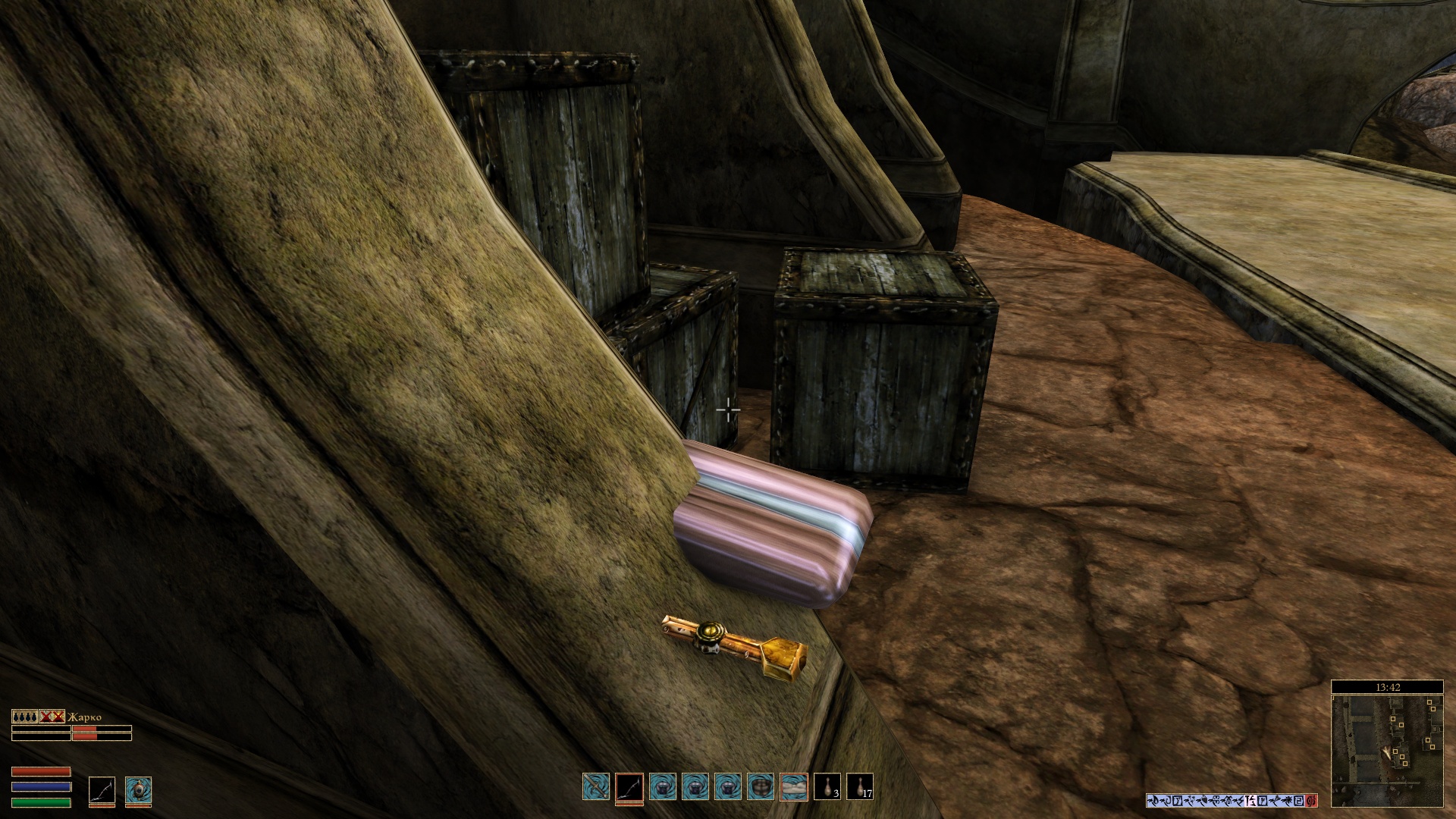The image size is (1456, 819).
Task: Use the potion stack of 17
Action: point(860,787)
